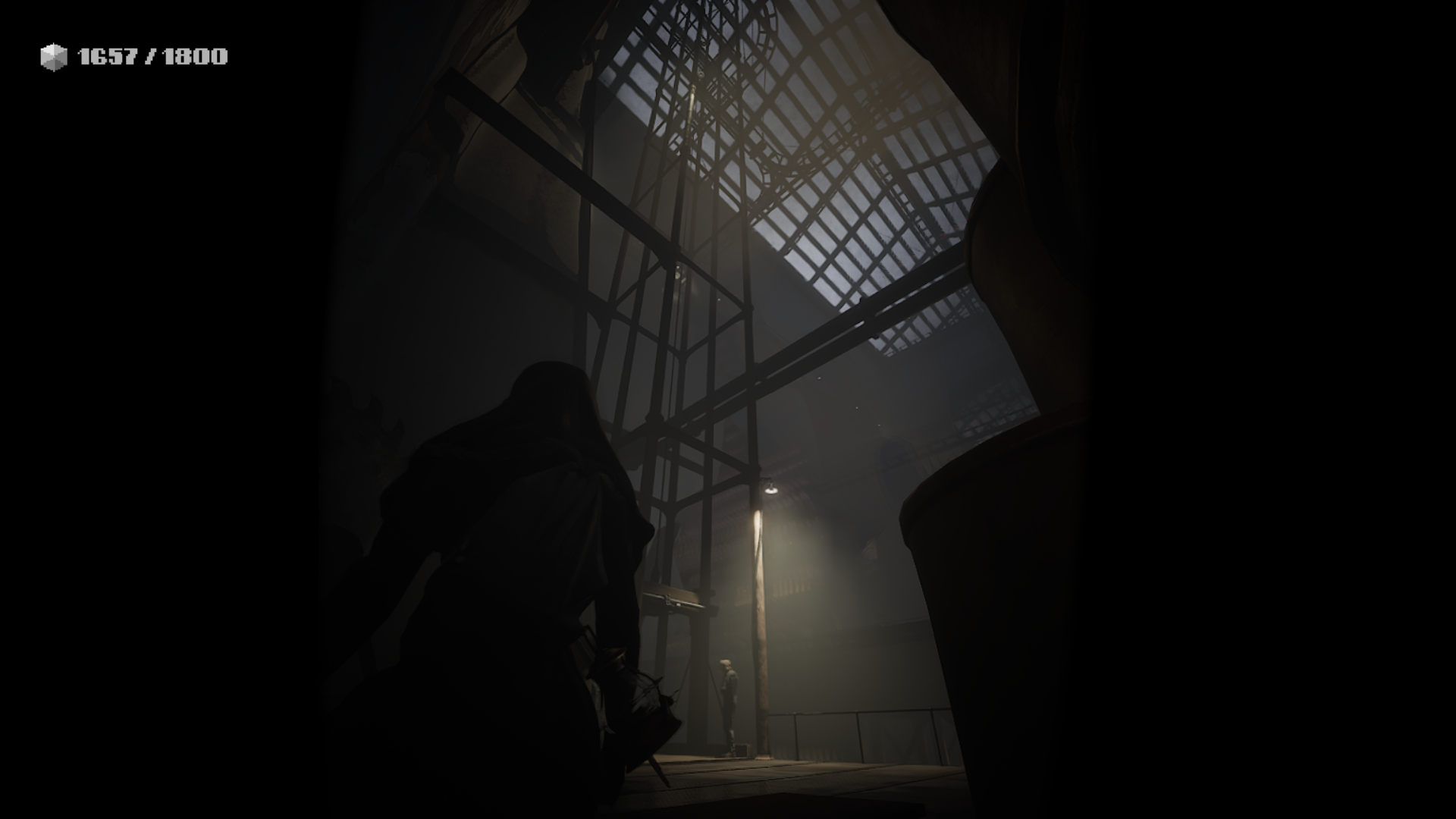Click the glowing lamp on the pole
The height and width of the screenshot is (819, 1456).
[770, 489]
